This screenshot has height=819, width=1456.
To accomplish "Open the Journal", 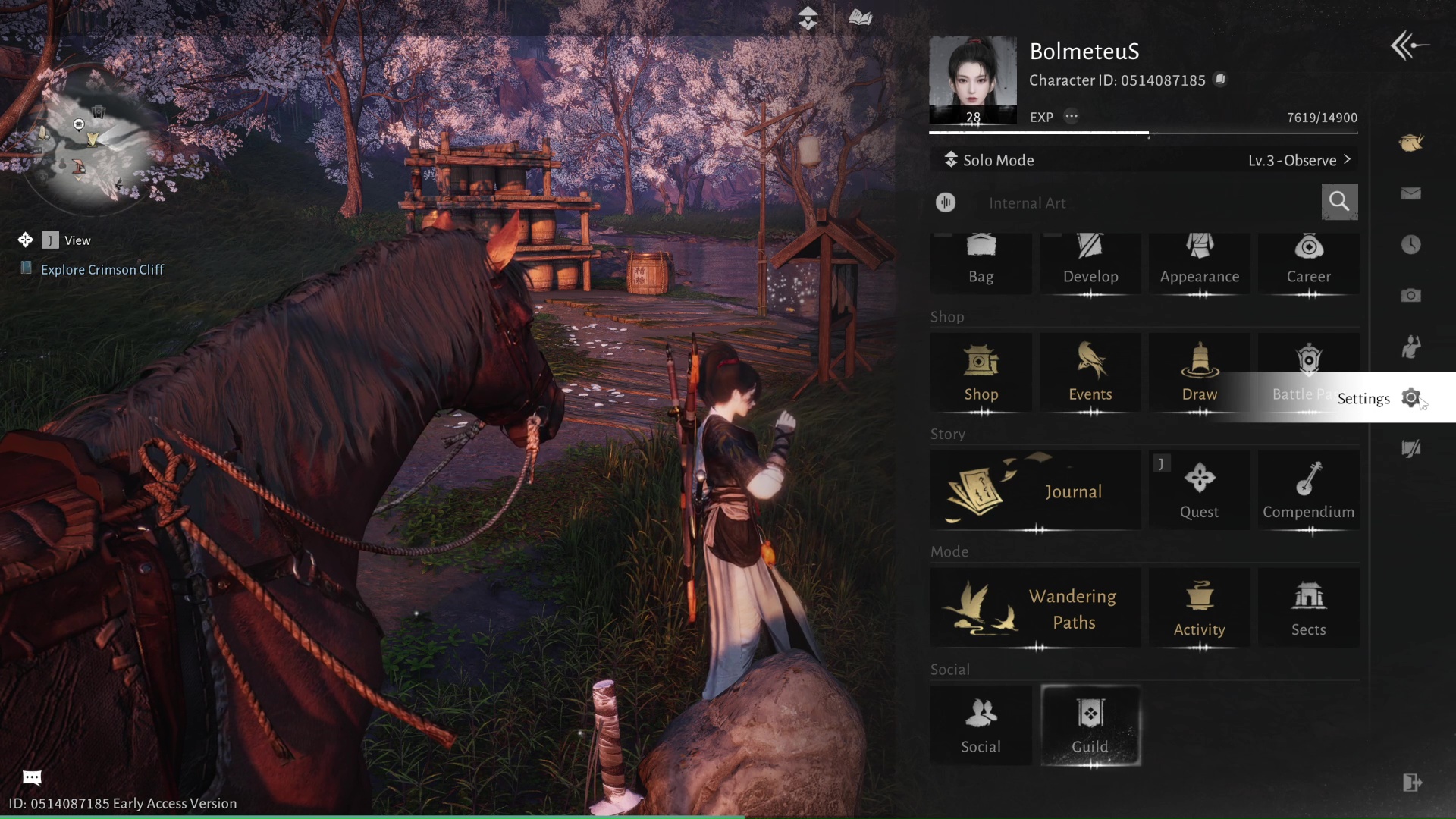I will [1035, 491].
